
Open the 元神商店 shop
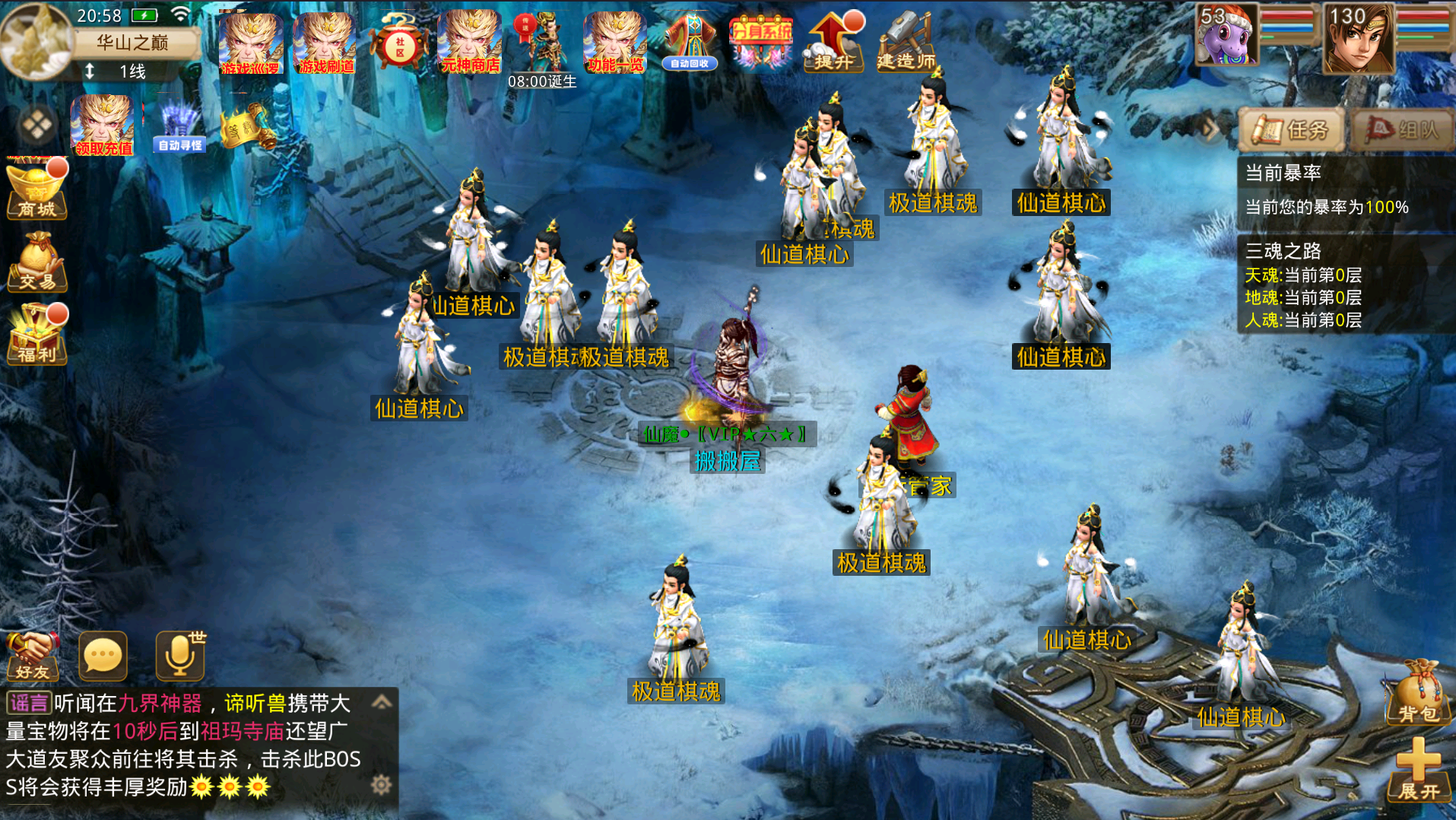pos(471,44)
